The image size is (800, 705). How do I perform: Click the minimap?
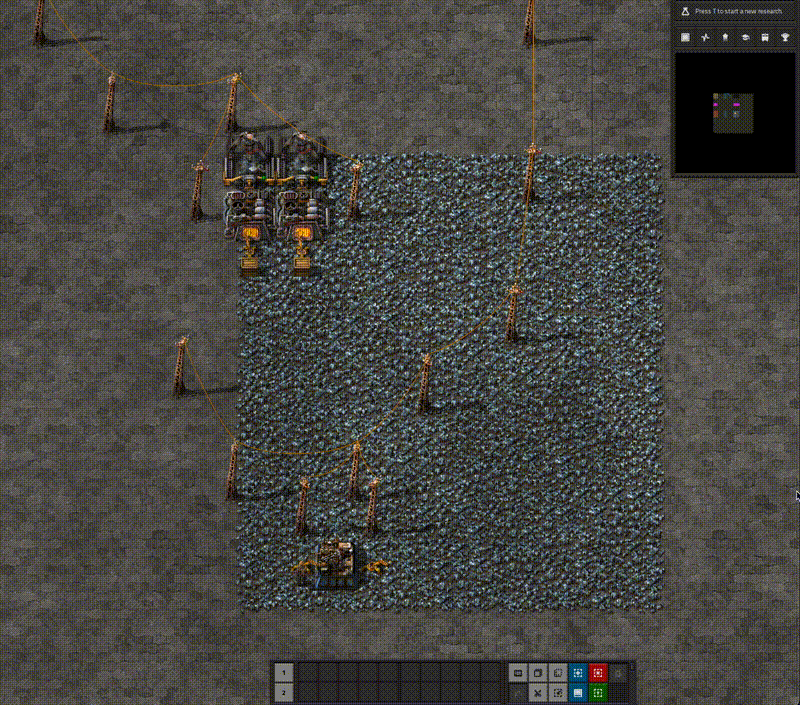click(734, 112)
